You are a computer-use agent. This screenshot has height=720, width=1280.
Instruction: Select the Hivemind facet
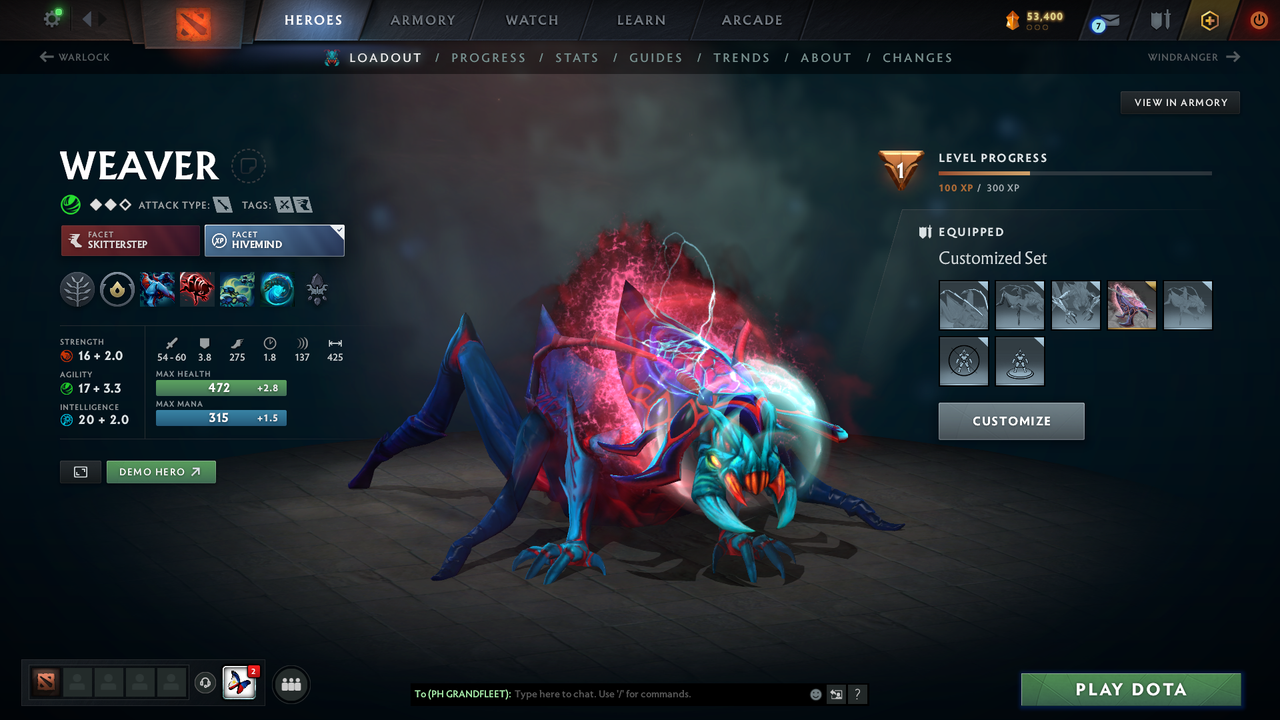pyautogui.click(x=274, y=240)
